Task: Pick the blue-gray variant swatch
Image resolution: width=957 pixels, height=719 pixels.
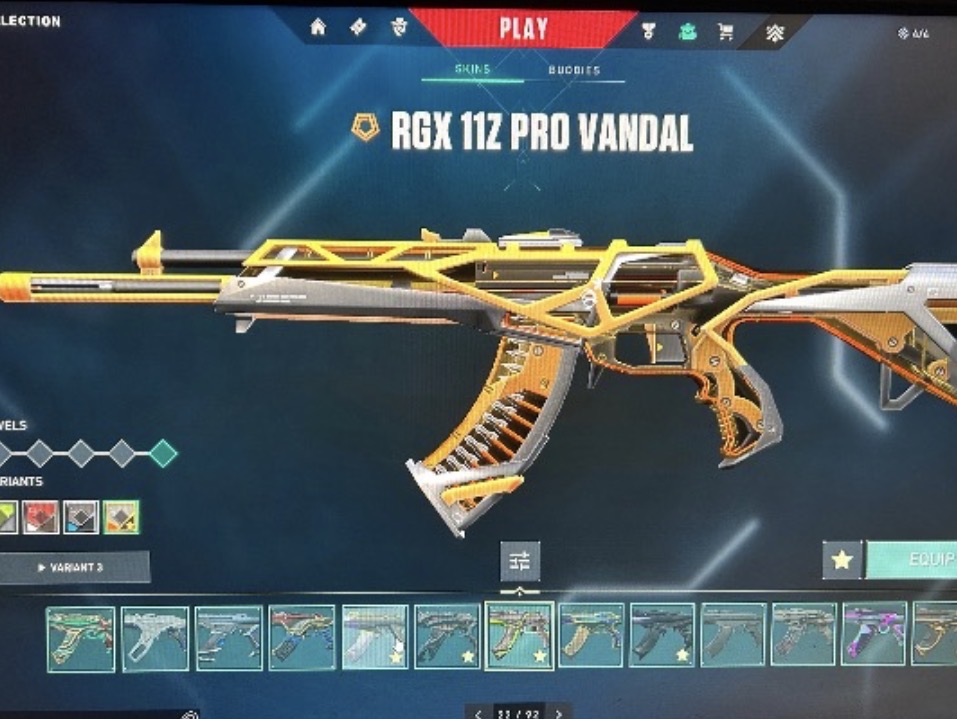Action: 81,517
